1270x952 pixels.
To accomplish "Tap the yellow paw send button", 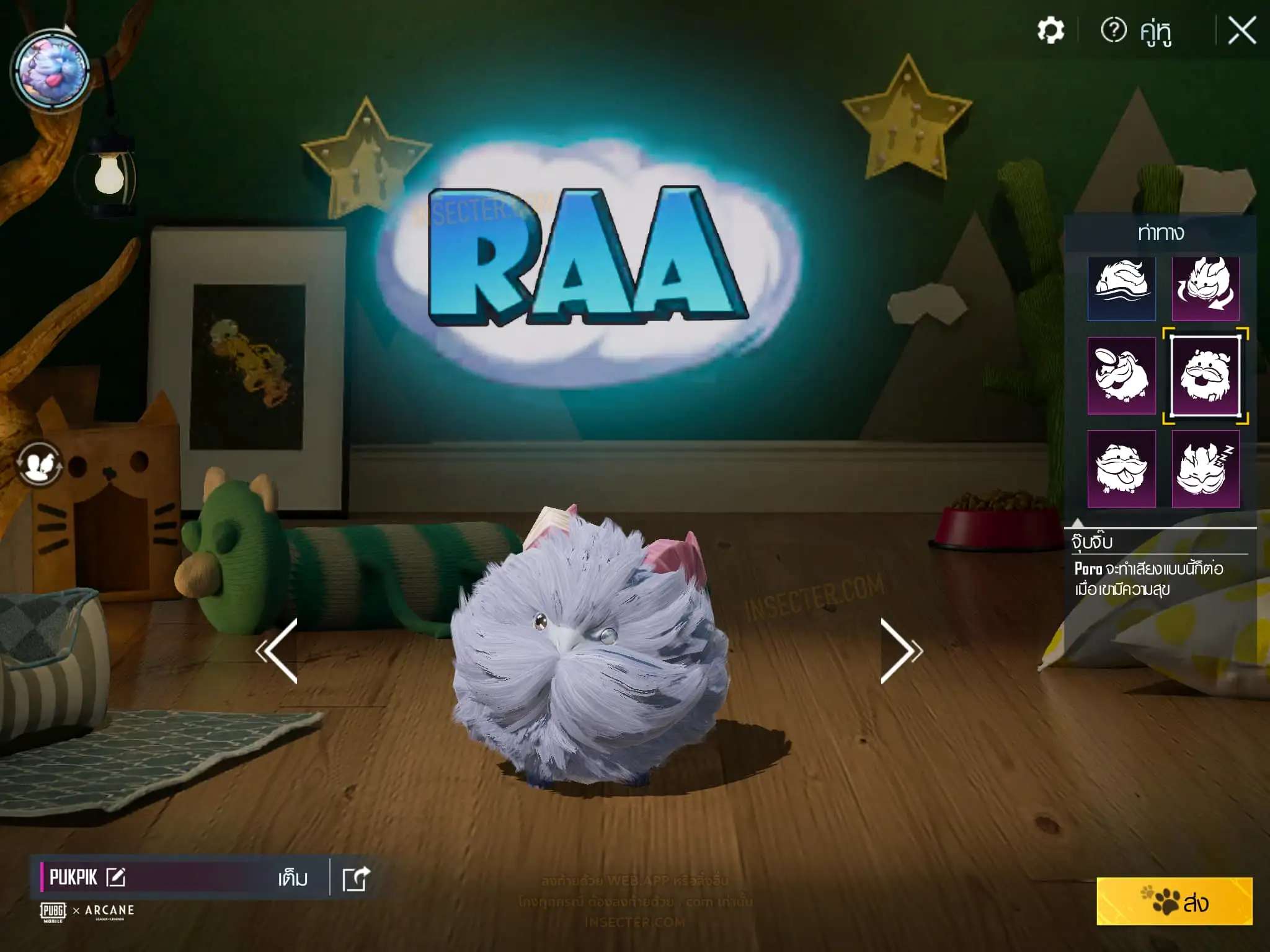I will point(1174,902).
